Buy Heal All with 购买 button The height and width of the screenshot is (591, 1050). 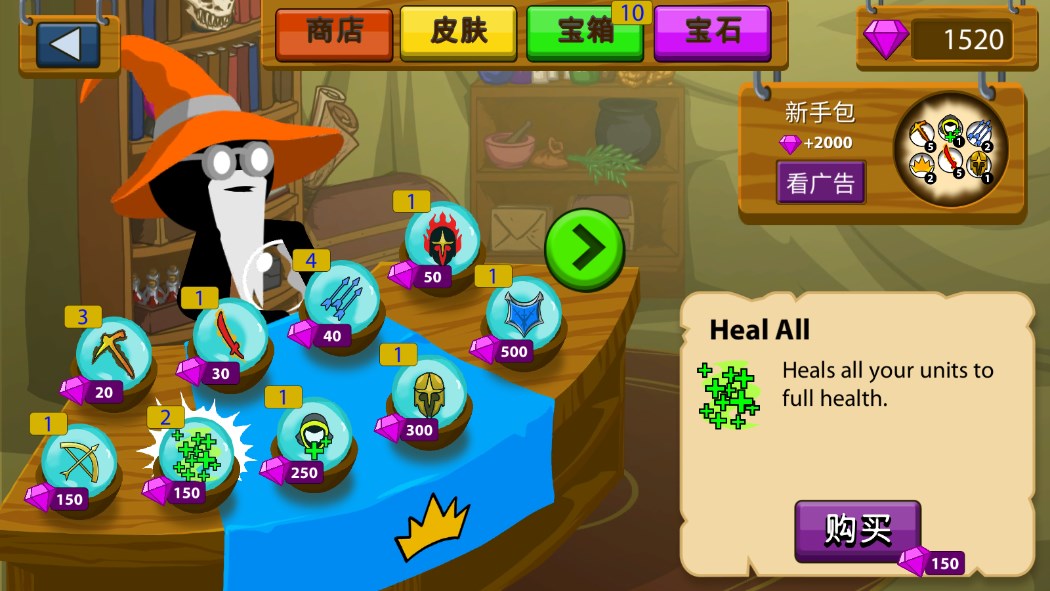pyautogui.click(x=857, y=530)
